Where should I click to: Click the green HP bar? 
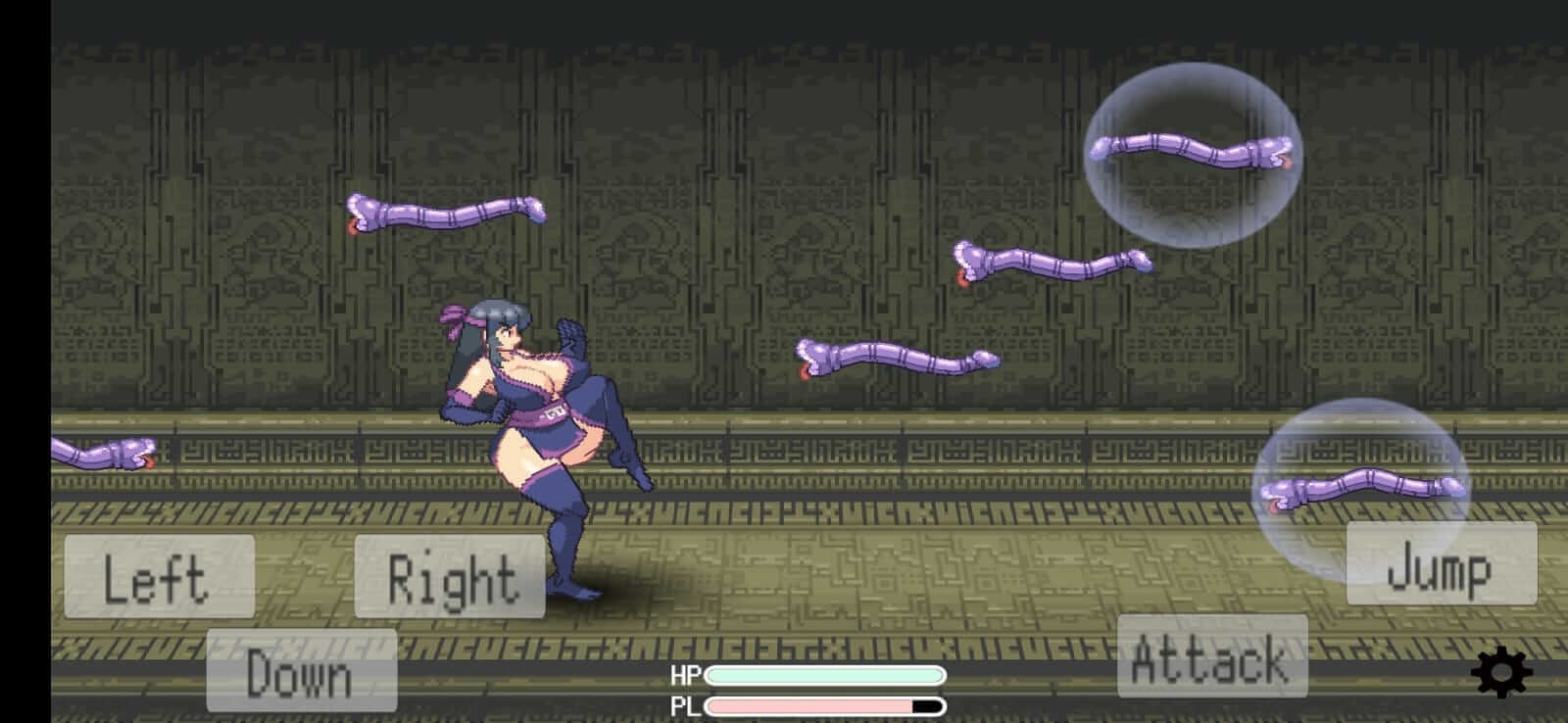(x=826, y=675)
